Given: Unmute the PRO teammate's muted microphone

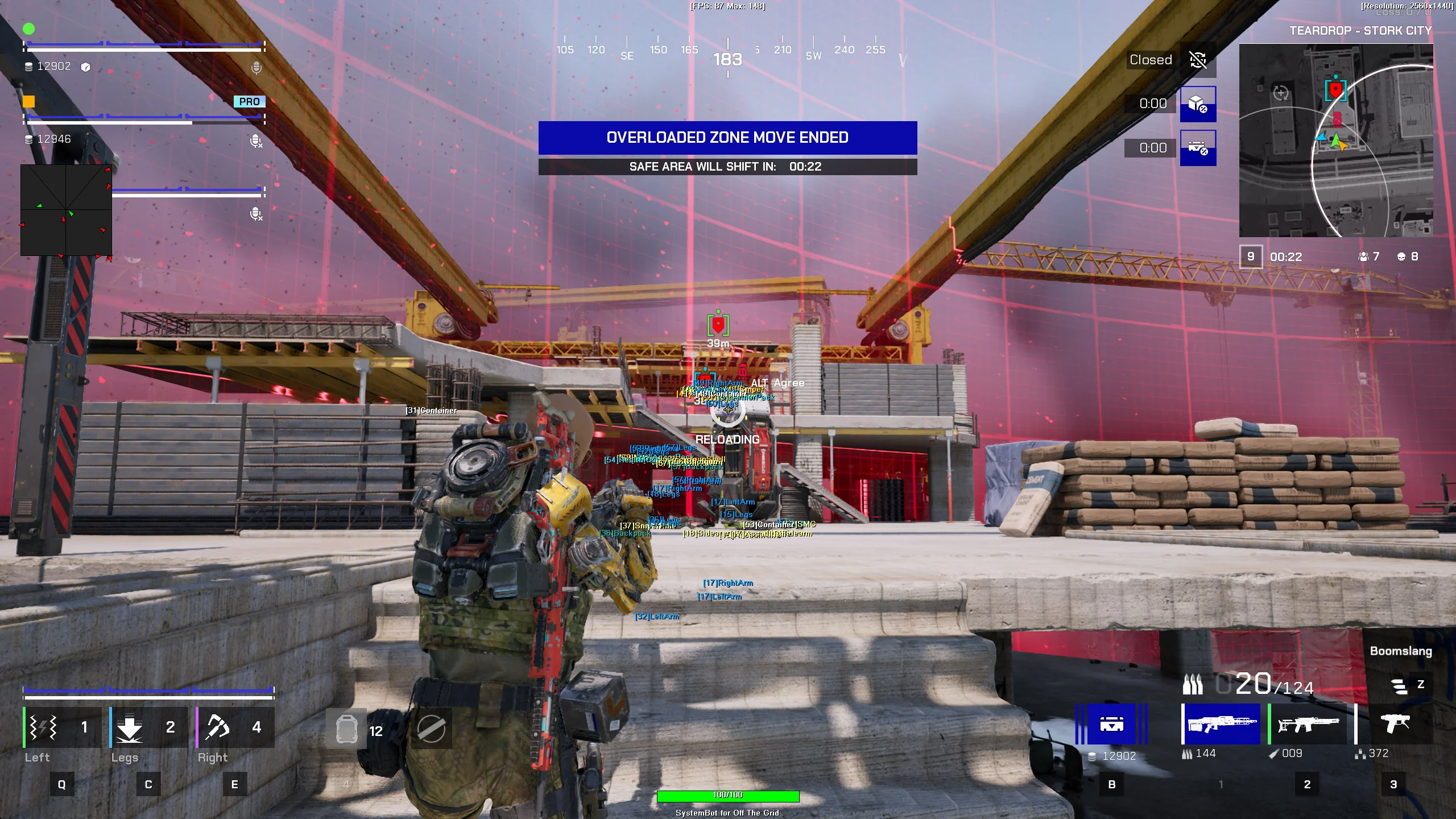Looking at the screenshot, I should point(257,140).
